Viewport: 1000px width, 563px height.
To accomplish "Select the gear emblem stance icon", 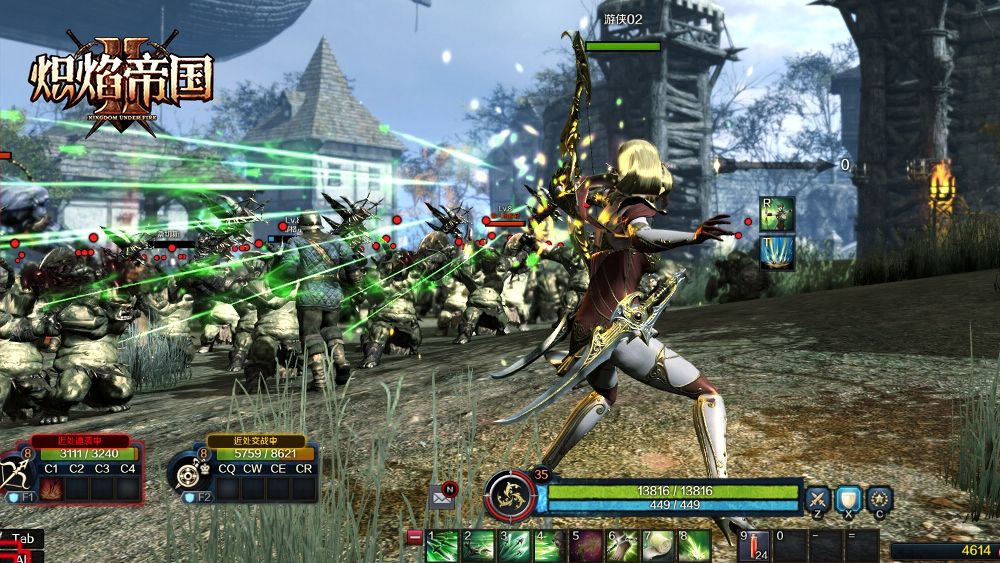I will [879, 497].
